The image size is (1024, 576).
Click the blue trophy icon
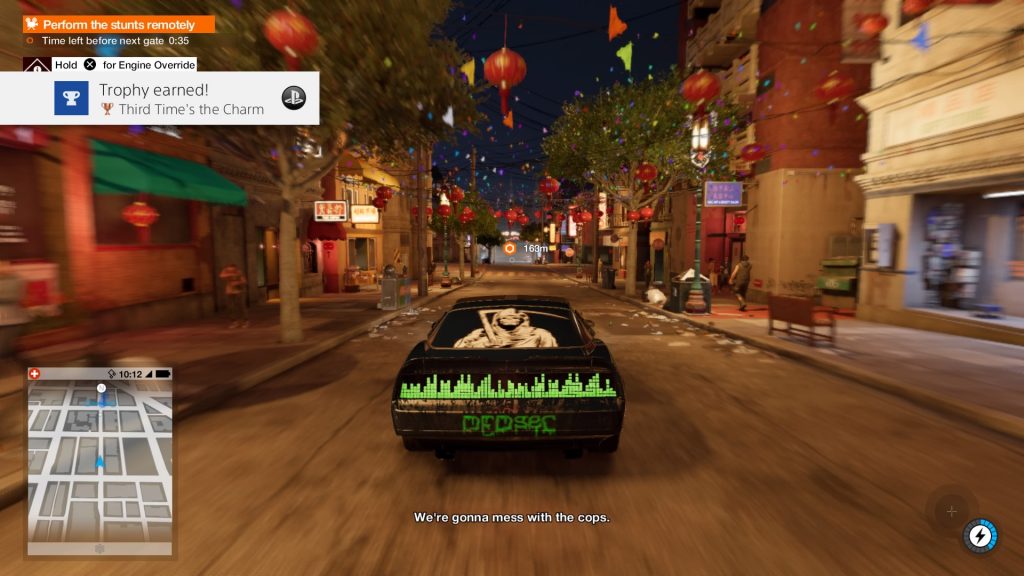click(71, 98)
